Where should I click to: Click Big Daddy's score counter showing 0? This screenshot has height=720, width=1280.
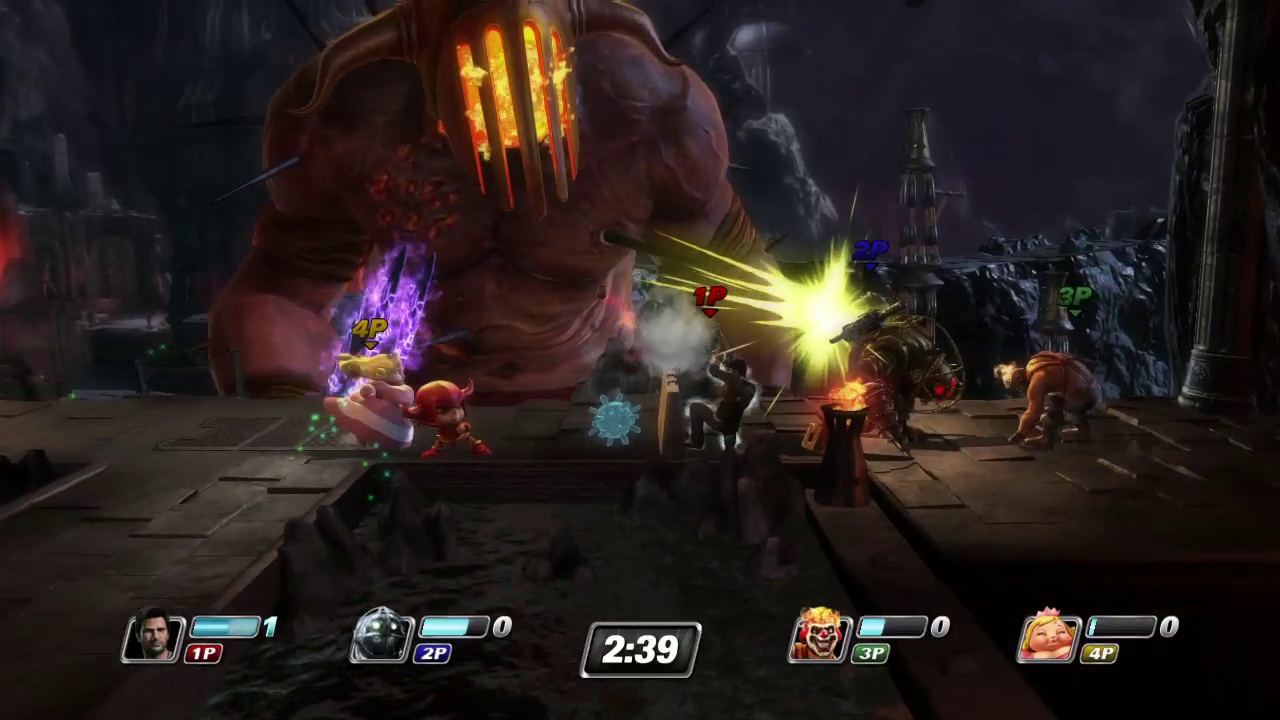pyautogui.click(x=501, y=627)
